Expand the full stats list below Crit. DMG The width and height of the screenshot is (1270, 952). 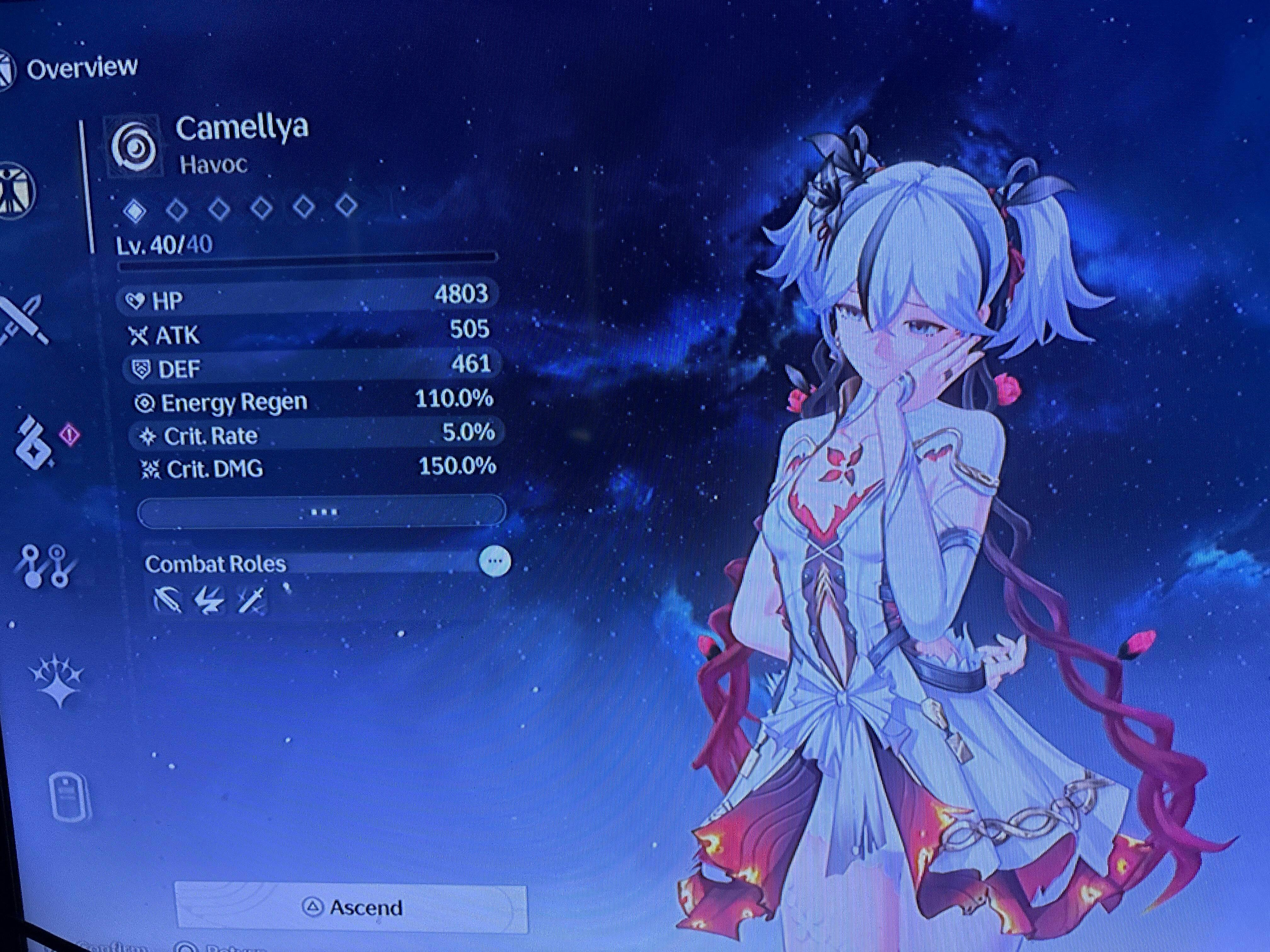point(322,511)
